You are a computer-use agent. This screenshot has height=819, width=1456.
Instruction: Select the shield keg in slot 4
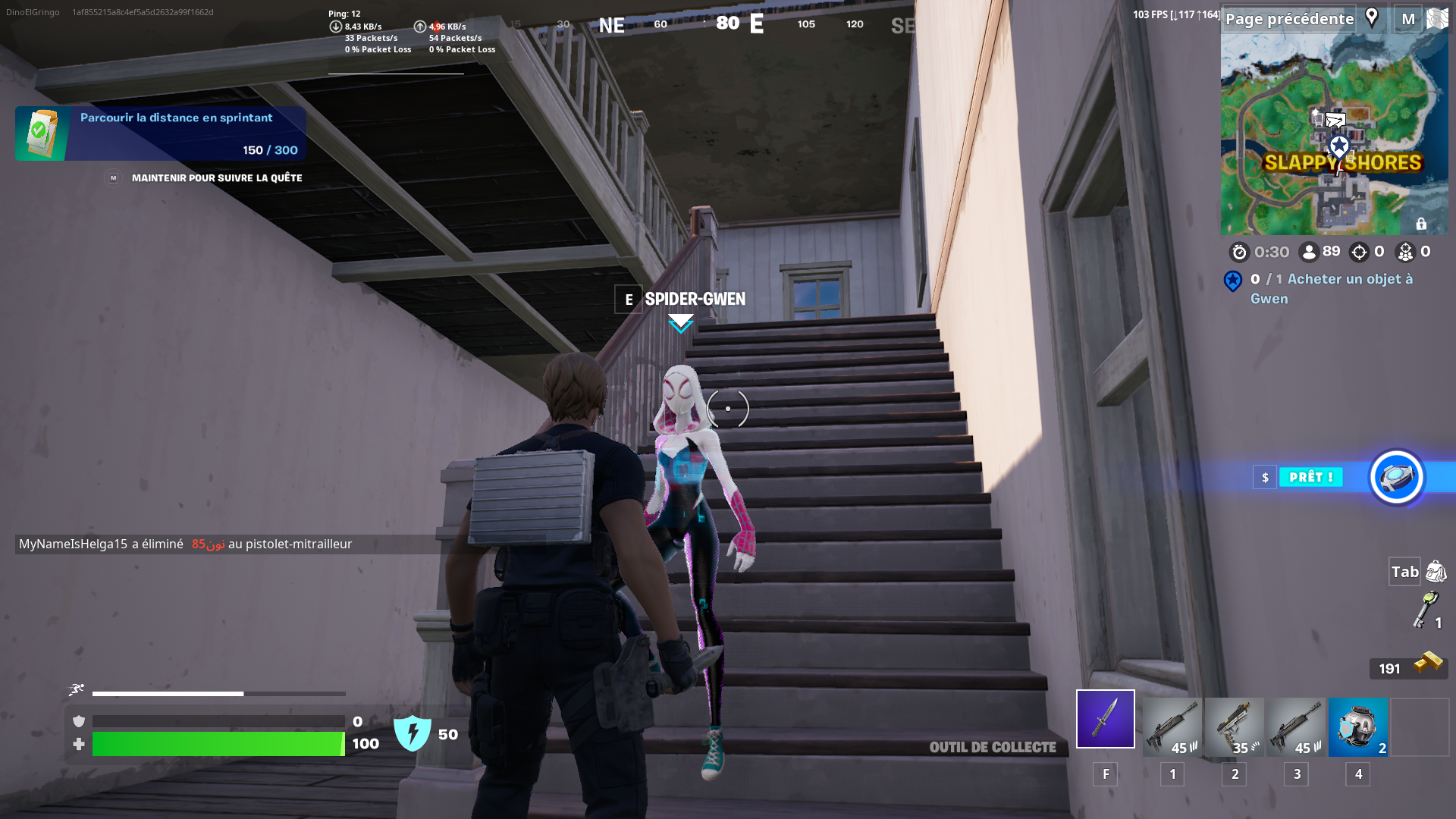click(x=1357, y=727)
